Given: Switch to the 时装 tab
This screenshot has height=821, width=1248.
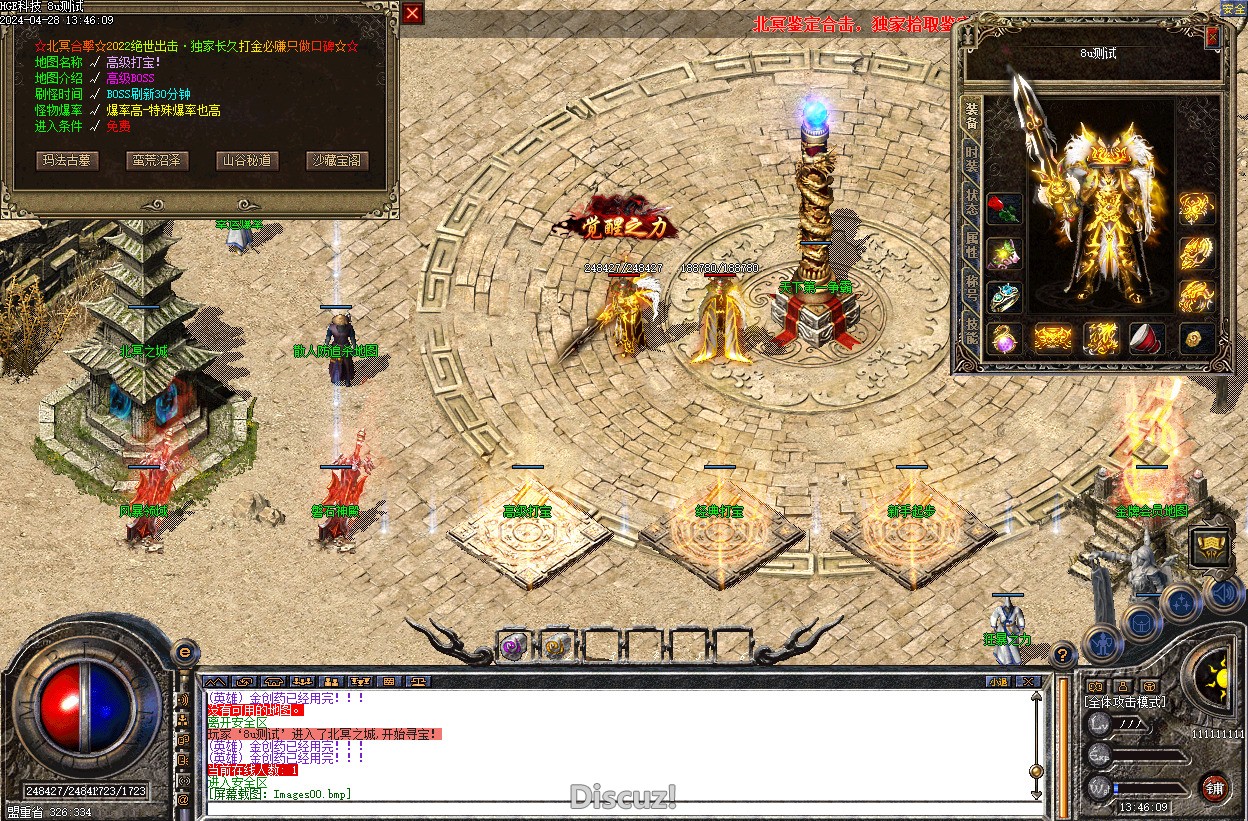Looking at the screenshot, I should click(x=971, y=157).
